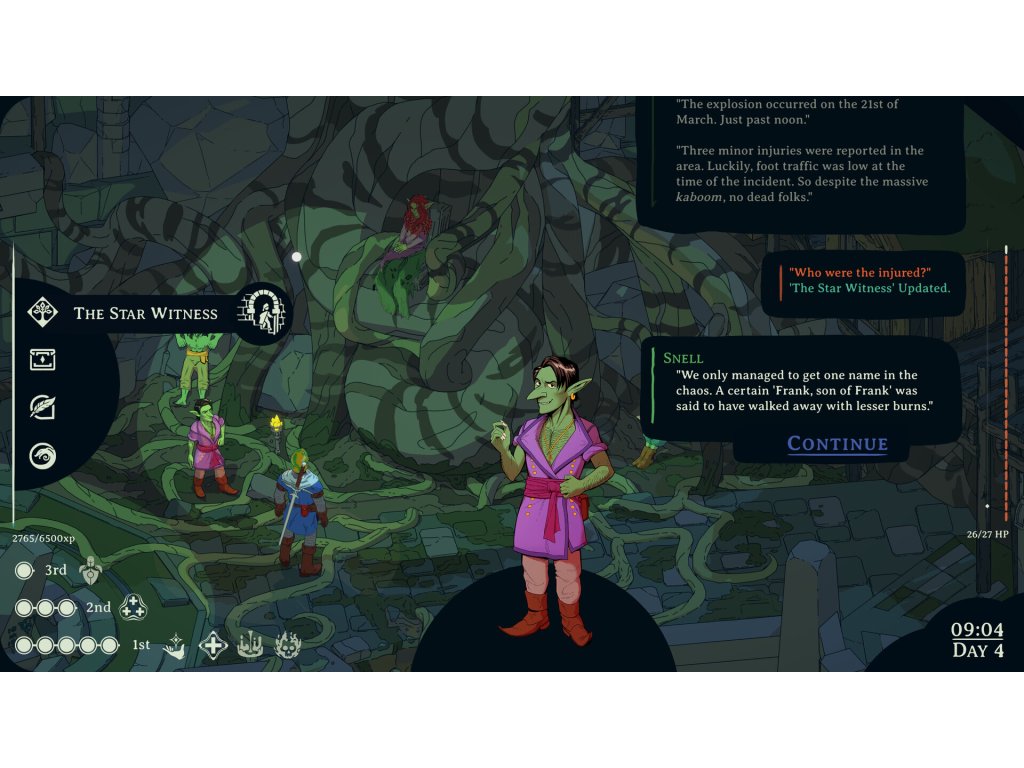
Task: Cast the 1st-level flaming skull spell
Action: pos(288,645)
